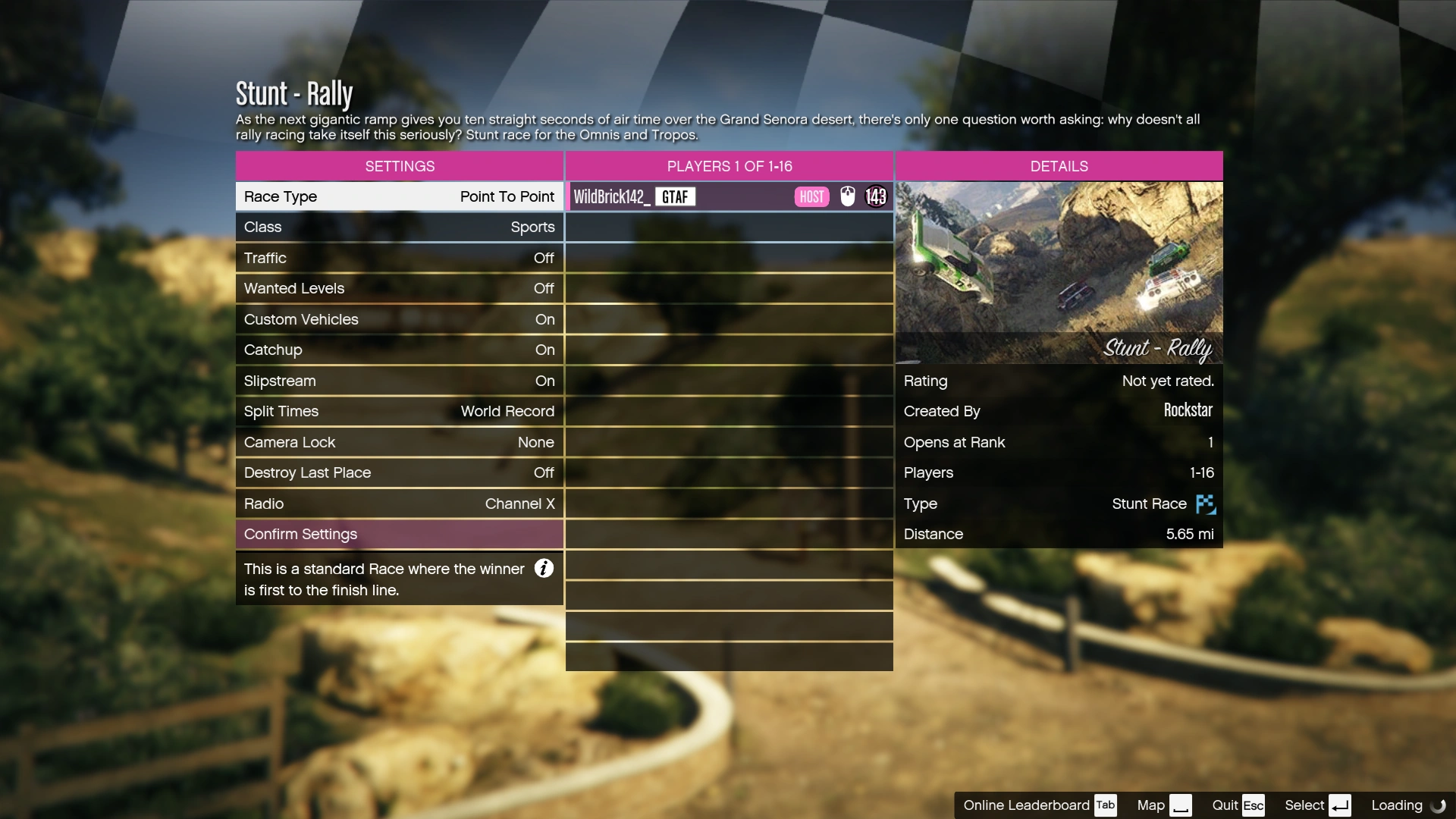Screen dimensions: 1456x819
Task: Click Confirm Settings
Action: pyautogui.click(x=399, y=534)
